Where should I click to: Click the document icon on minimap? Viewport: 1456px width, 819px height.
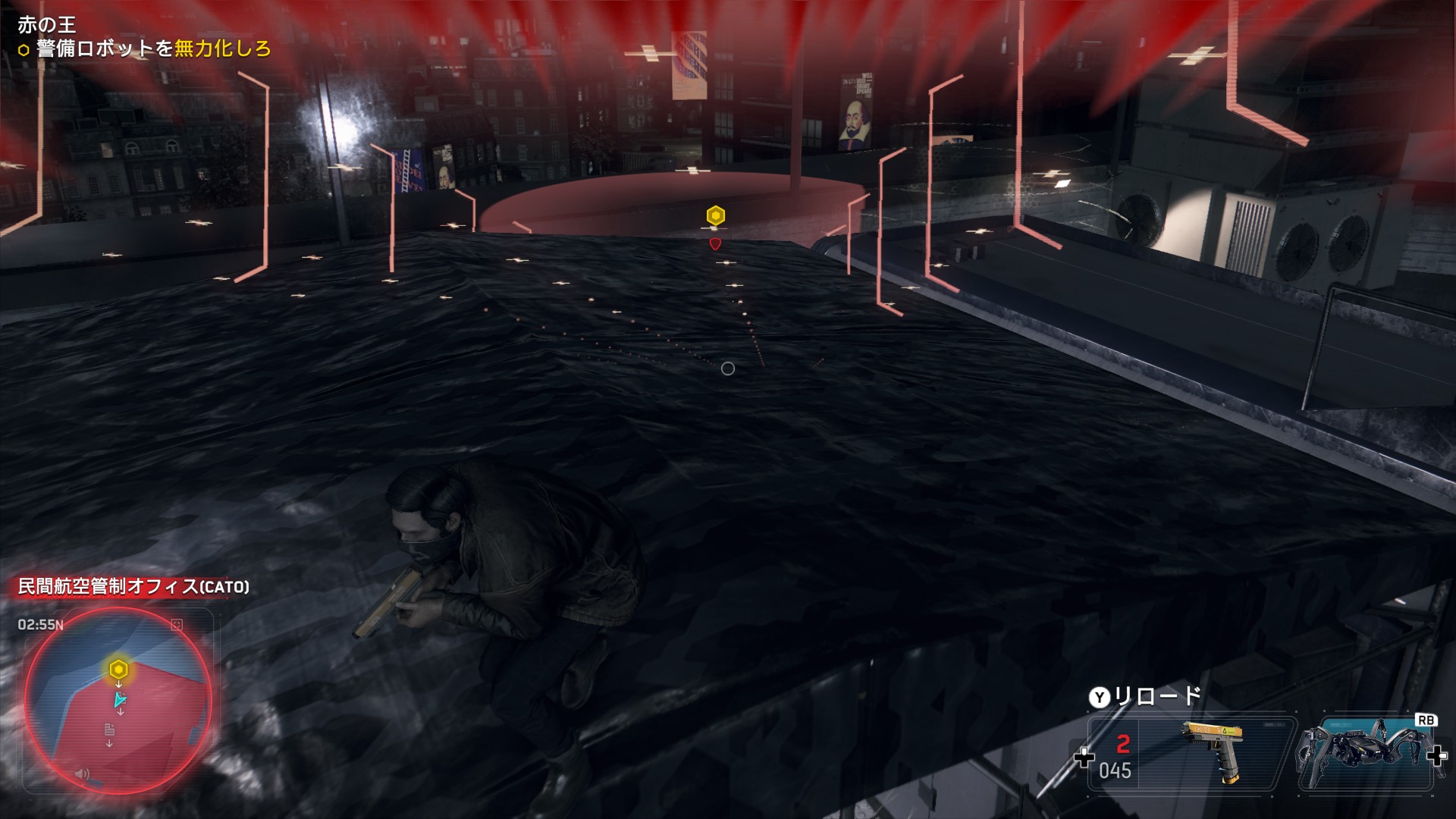point(109,730)
